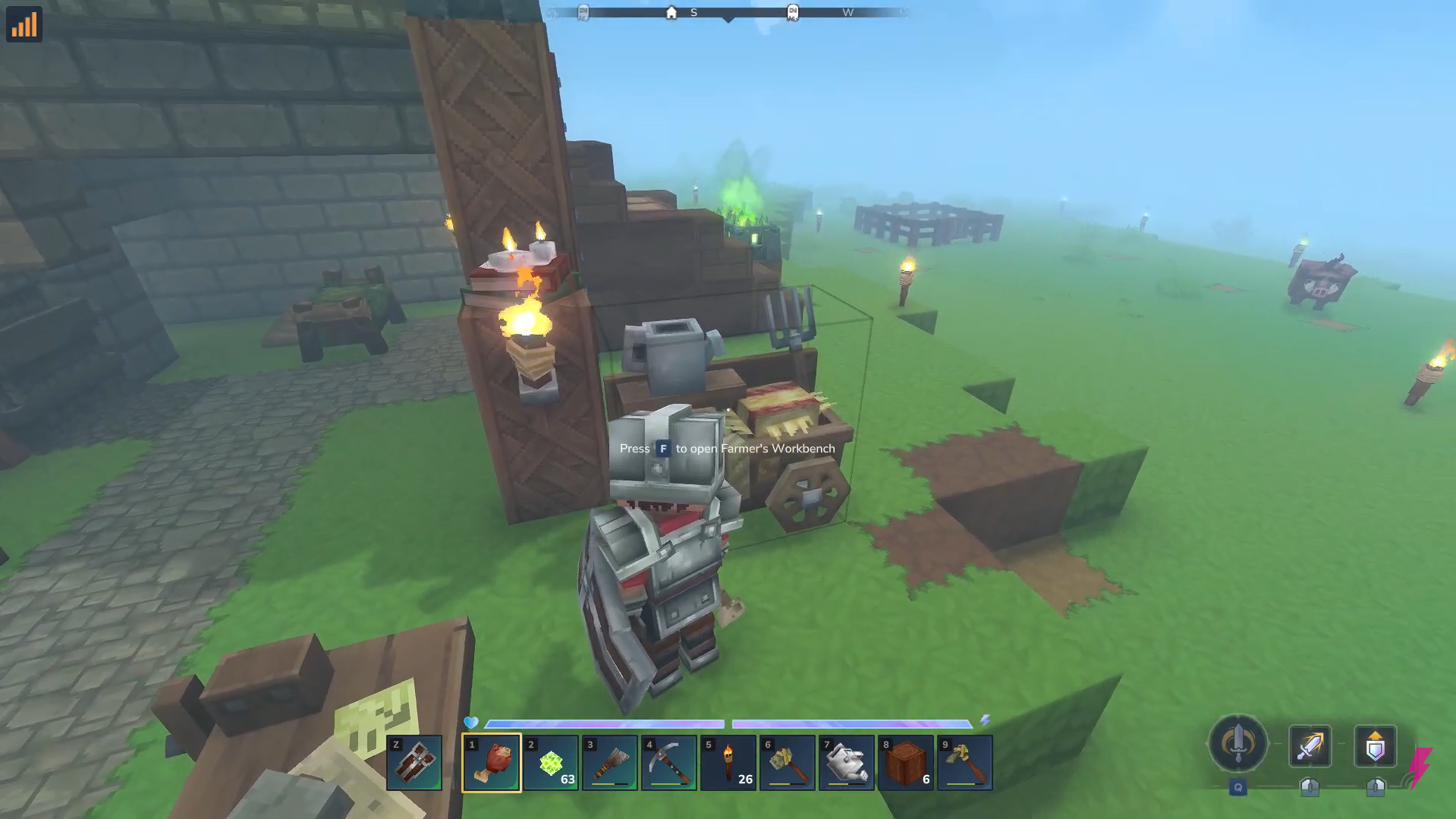This screenshot has height=819, width=1456.
Task: Trigger the shield guard ability icon
Action: pyautogui.click(x=1375, y=746)
